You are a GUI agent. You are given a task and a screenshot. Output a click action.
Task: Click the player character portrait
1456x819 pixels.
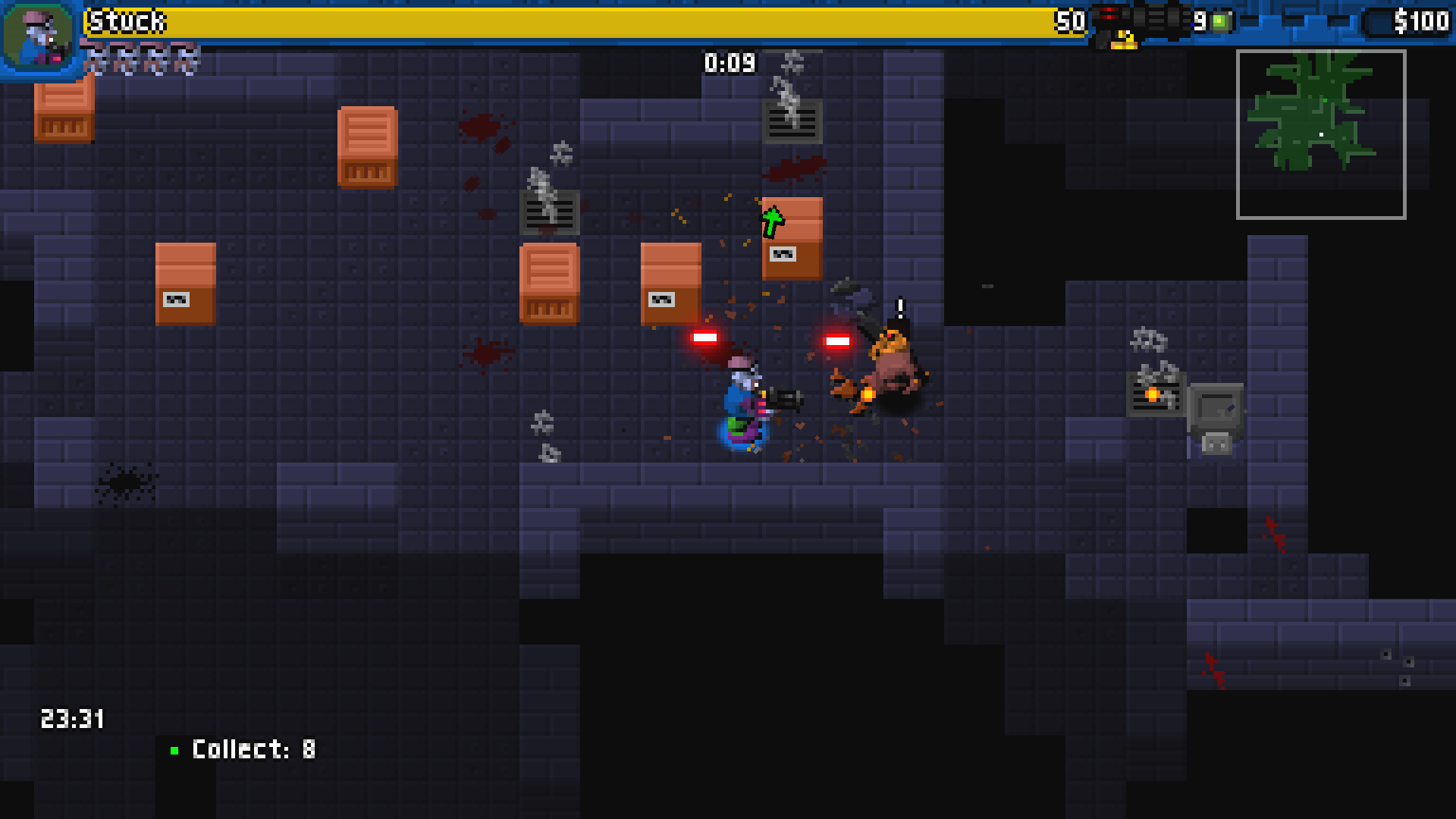(39, 36)
